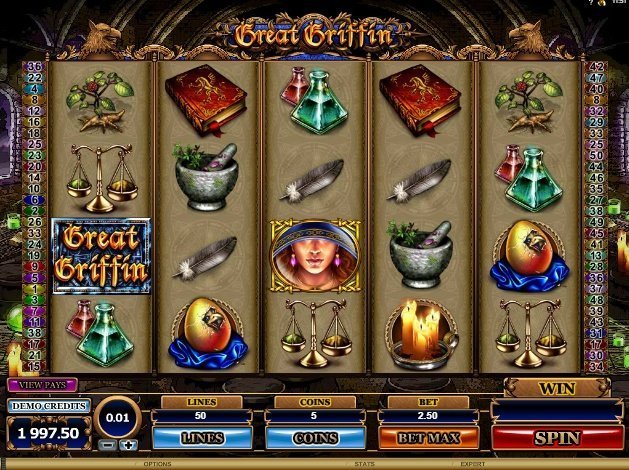The height and width of the screenshot is (470, 629).
Task: Select payline number 36 marker
Action: pyautogui.click(x=31, y=66)
